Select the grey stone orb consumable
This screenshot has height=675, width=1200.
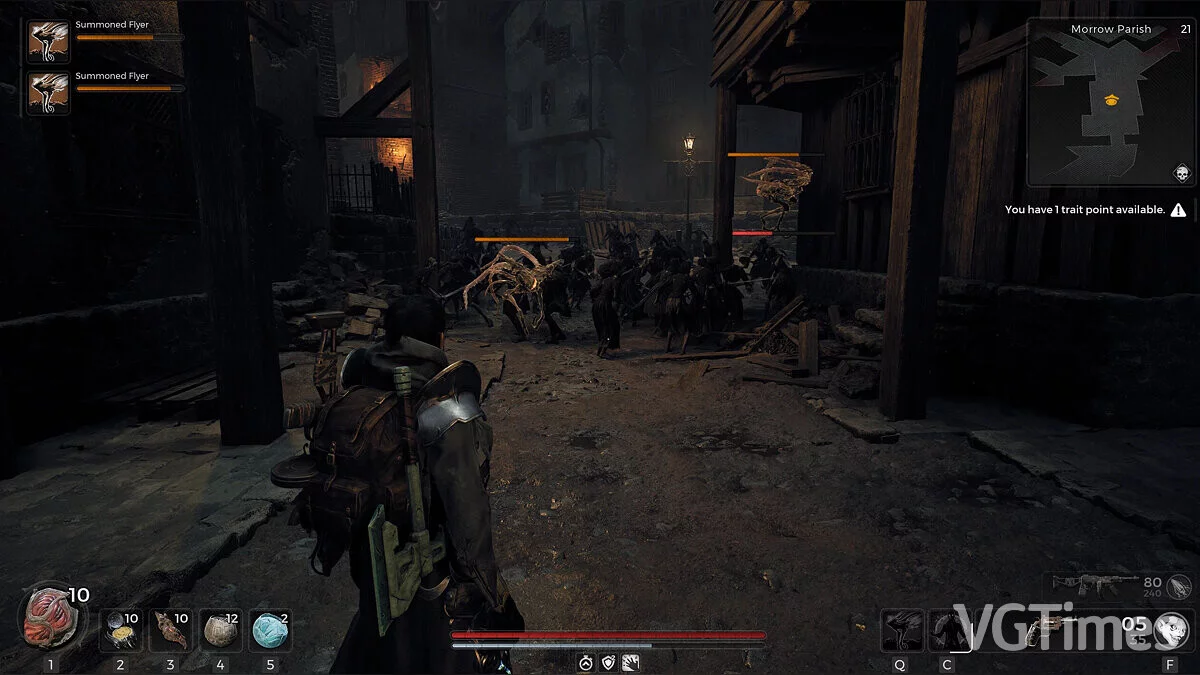(220, 631)
